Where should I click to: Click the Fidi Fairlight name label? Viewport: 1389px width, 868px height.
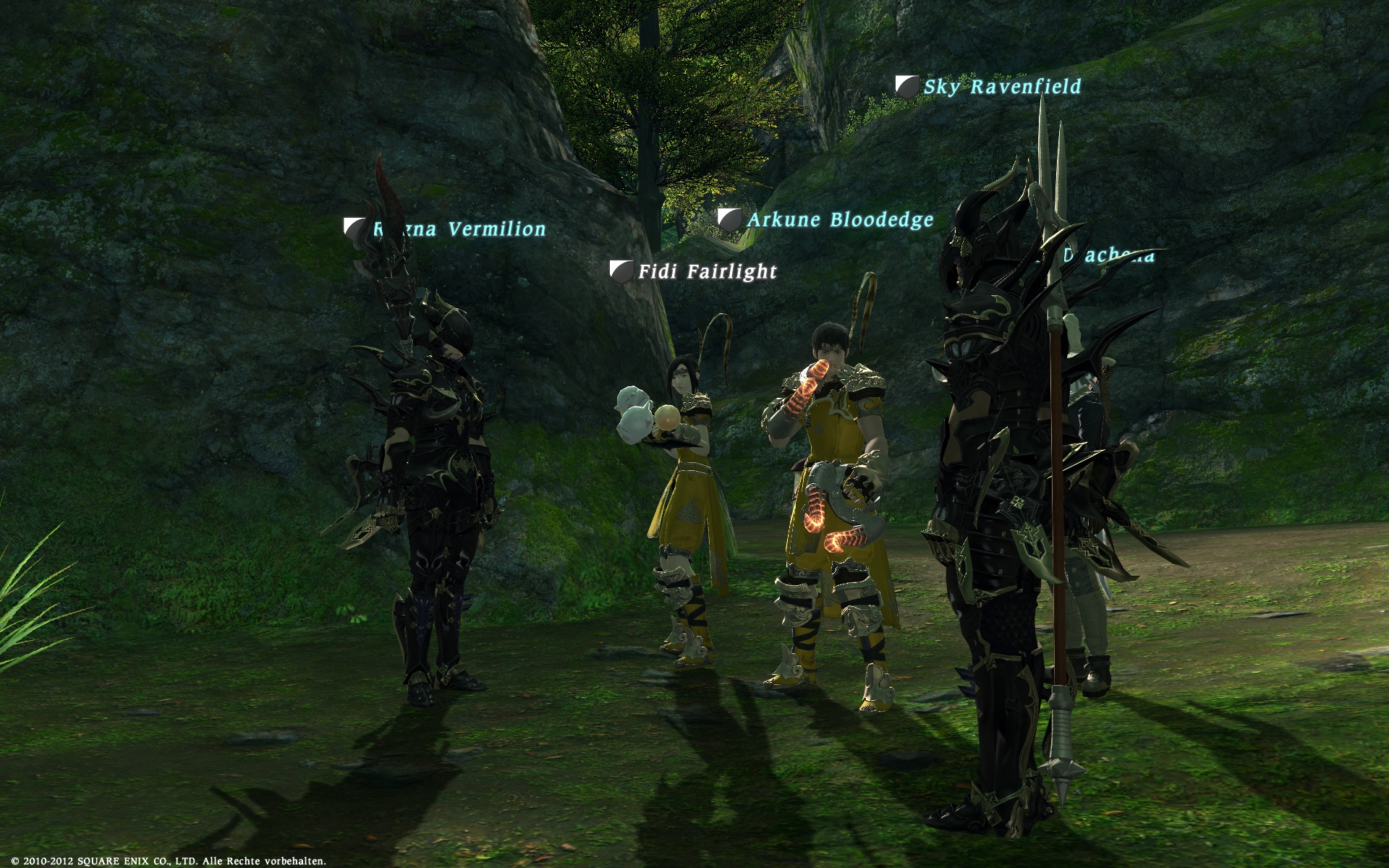tap(707, 272)
